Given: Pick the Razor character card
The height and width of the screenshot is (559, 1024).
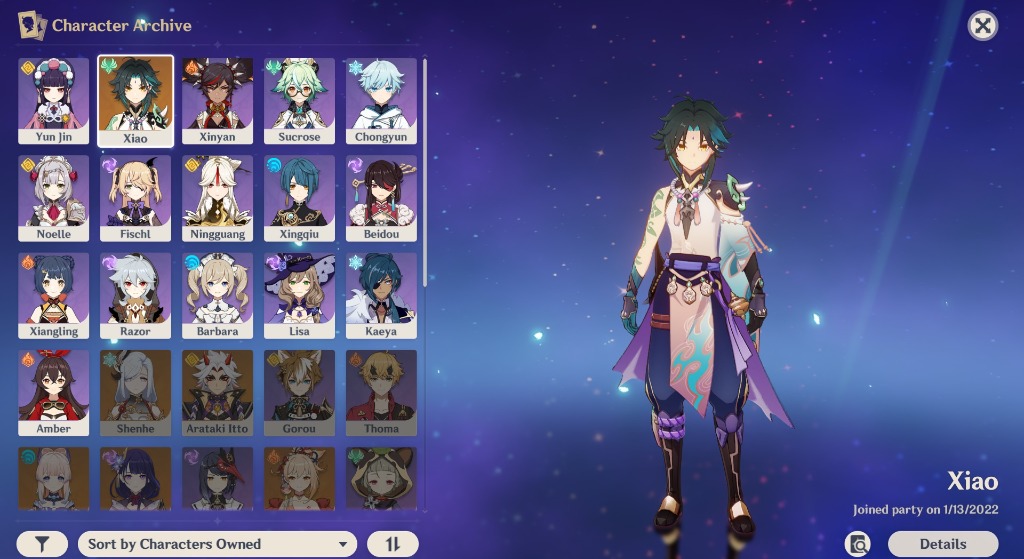Looking at the screenshot, I should tap(135, 294).
